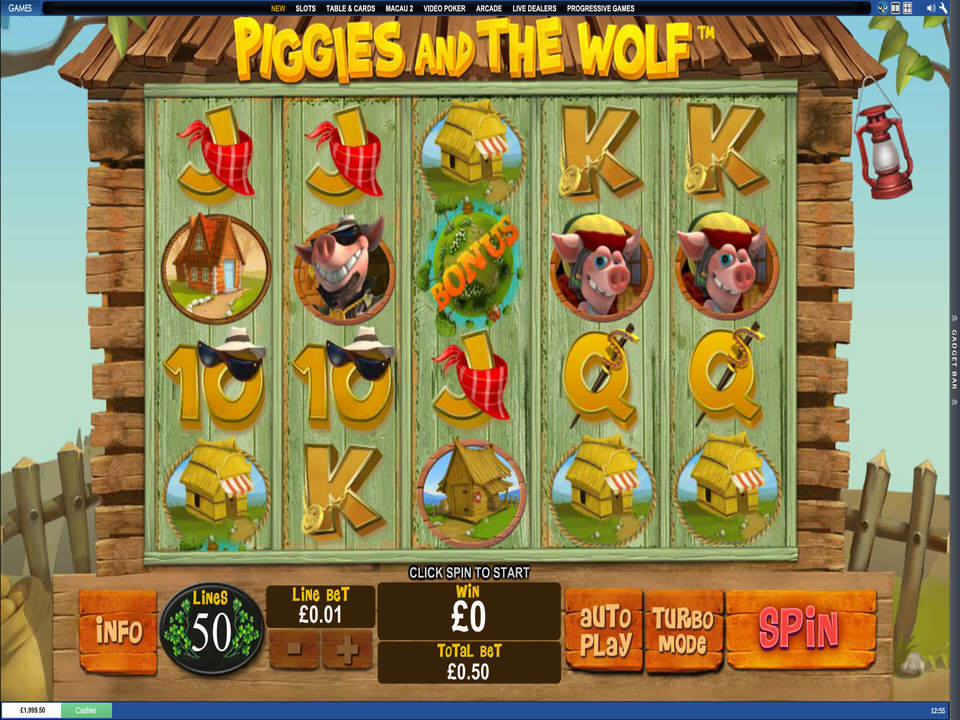Open settings via wrench icon
The image size is (960, 720).
942,8
